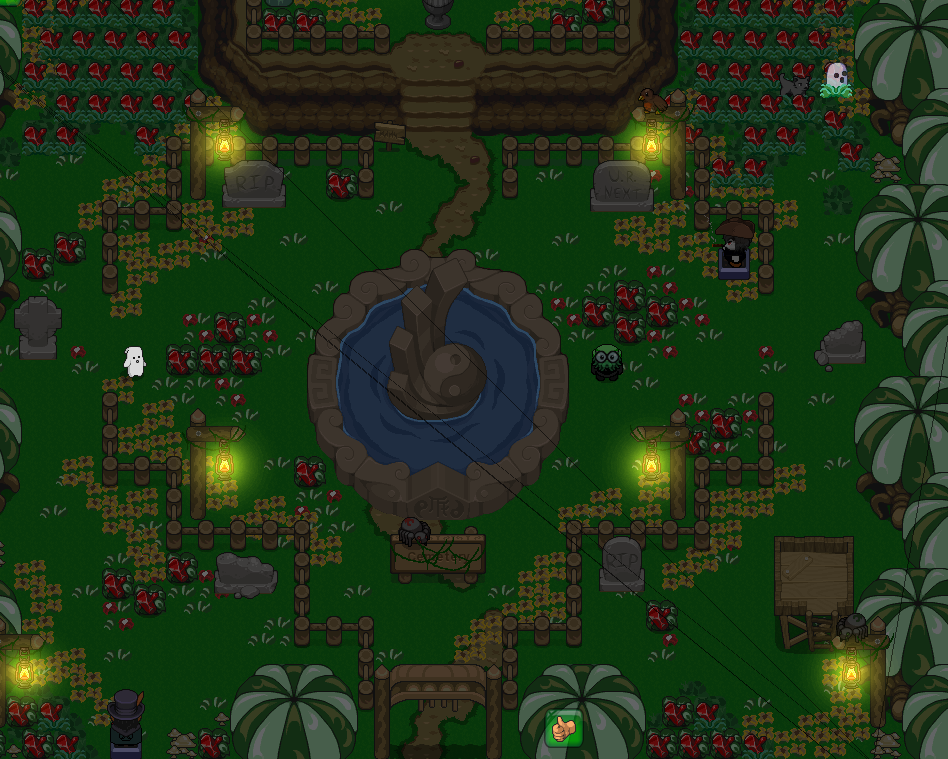Click the green thumbs-up button

pos(564,728)
